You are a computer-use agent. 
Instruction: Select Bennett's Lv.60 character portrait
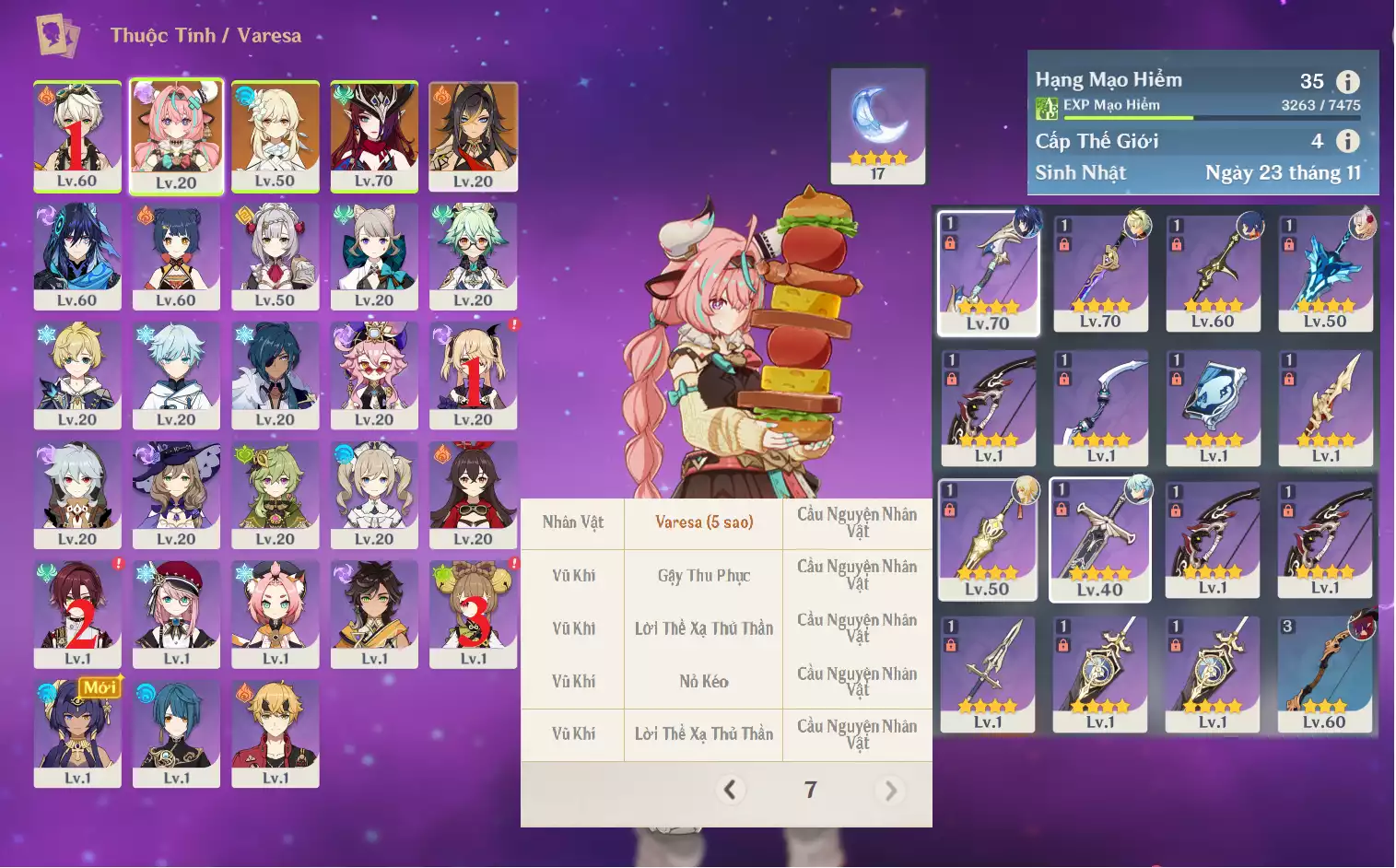click(x=77, y=136)
